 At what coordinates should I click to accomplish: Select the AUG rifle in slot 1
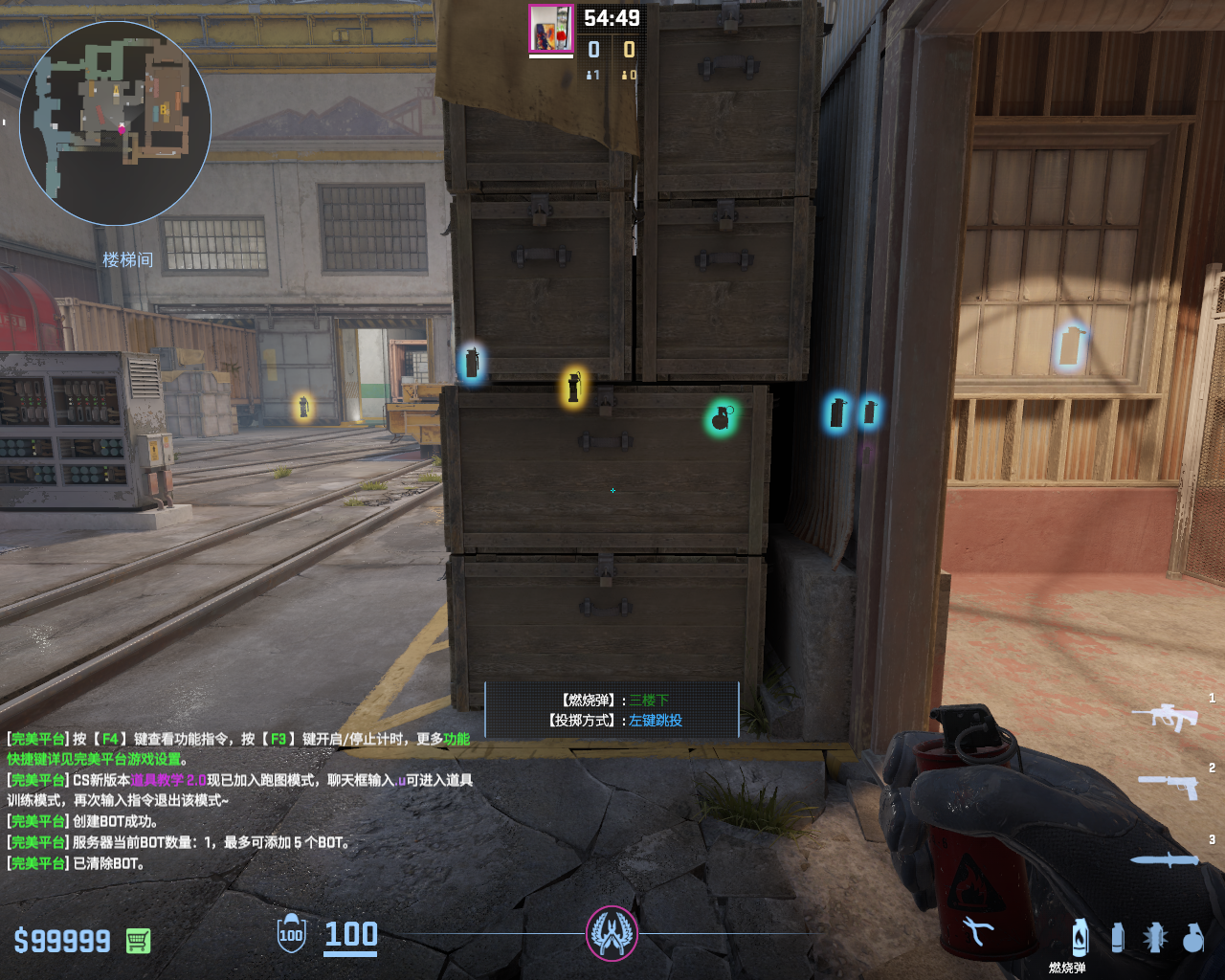pyautogui.click(x=1165, y=715)
